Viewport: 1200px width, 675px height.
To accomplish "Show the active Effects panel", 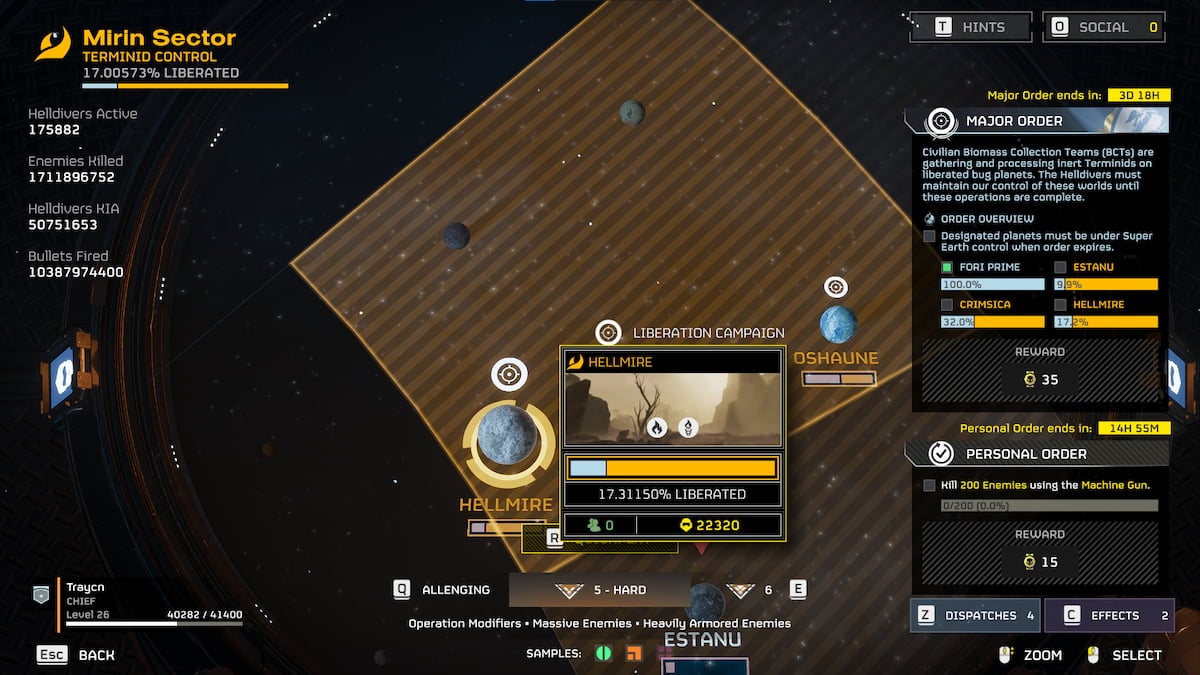I will 1109,615.
